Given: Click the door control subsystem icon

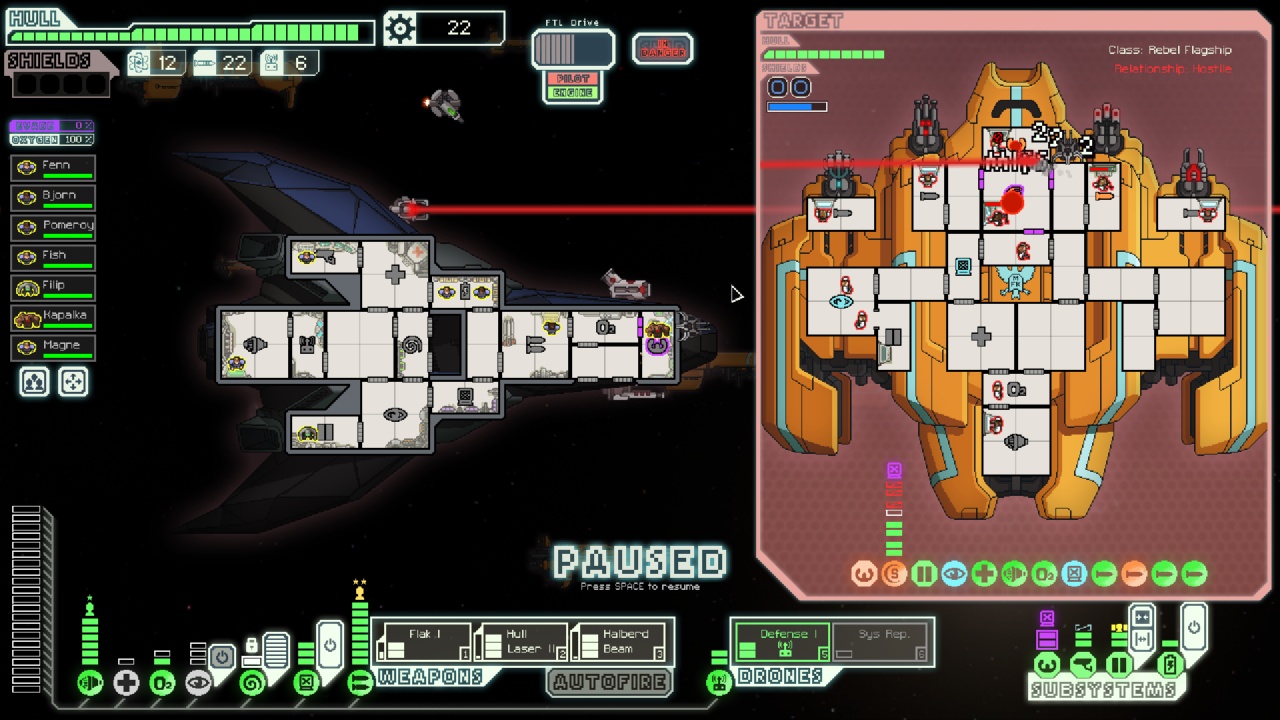Looking at the screenshot, I should pyautogui.click(x=1119, y=665).
